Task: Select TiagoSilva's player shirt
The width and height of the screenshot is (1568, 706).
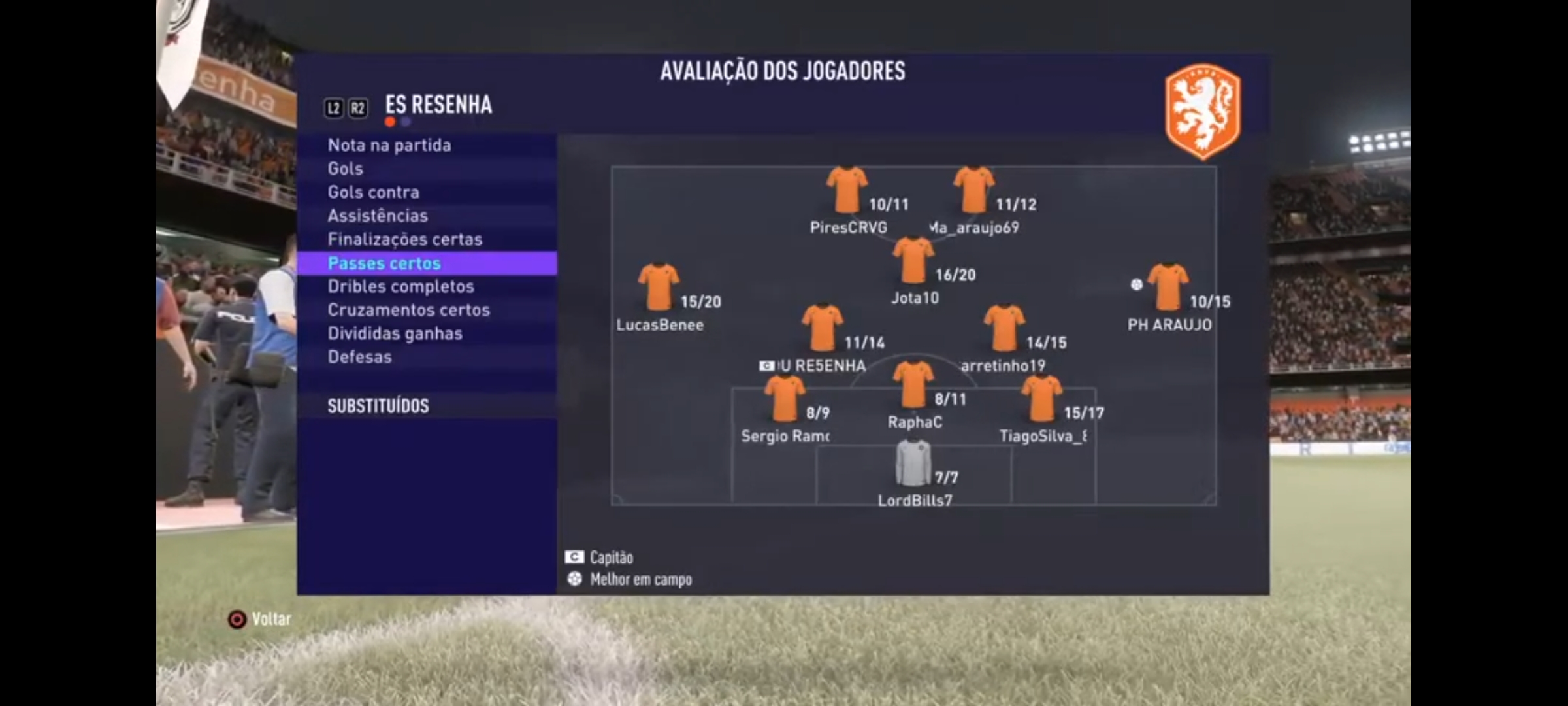Action: 1041,398
